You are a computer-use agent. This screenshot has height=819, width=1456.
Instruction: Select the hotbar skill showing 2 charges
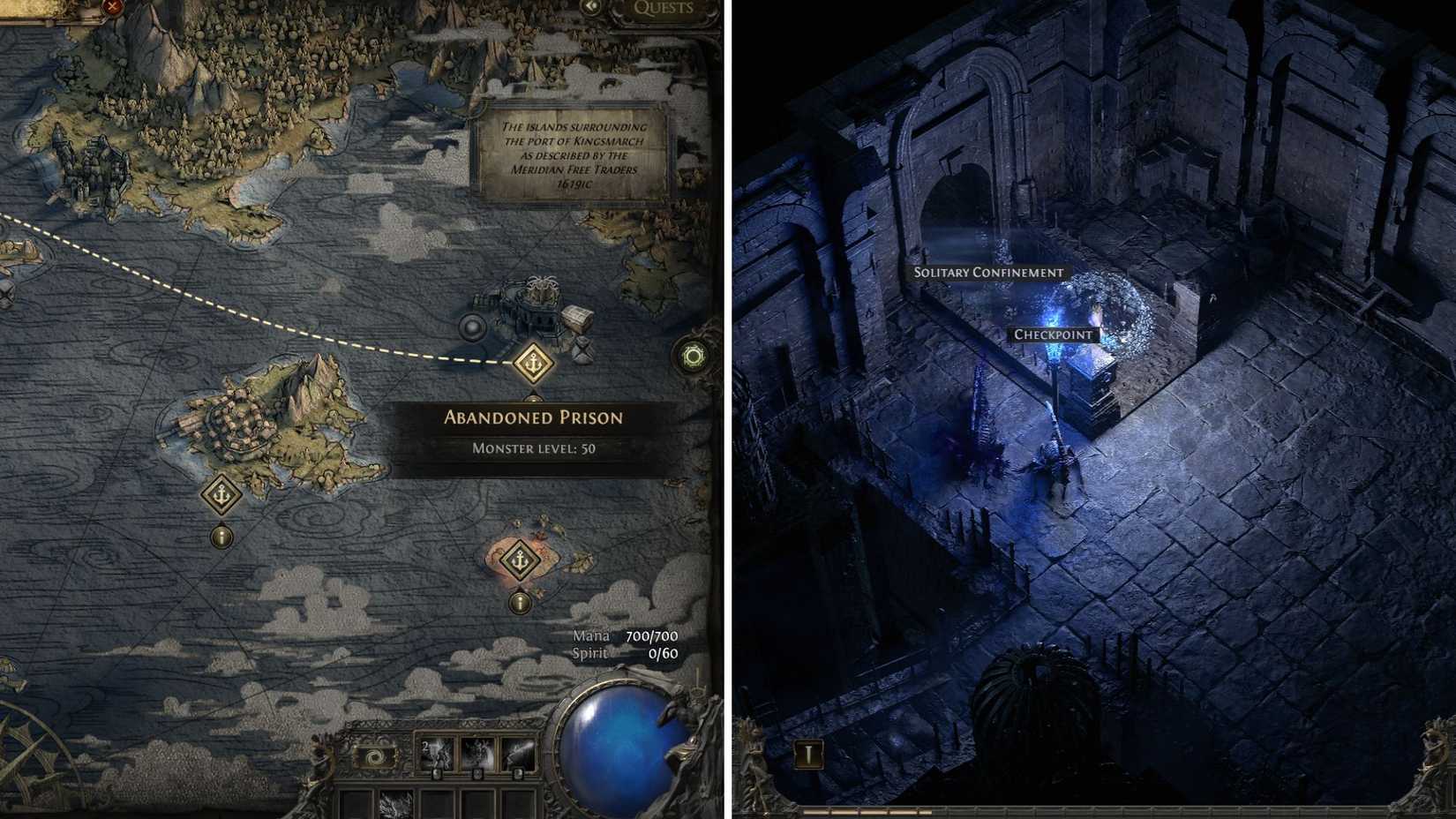coord(437,753)
